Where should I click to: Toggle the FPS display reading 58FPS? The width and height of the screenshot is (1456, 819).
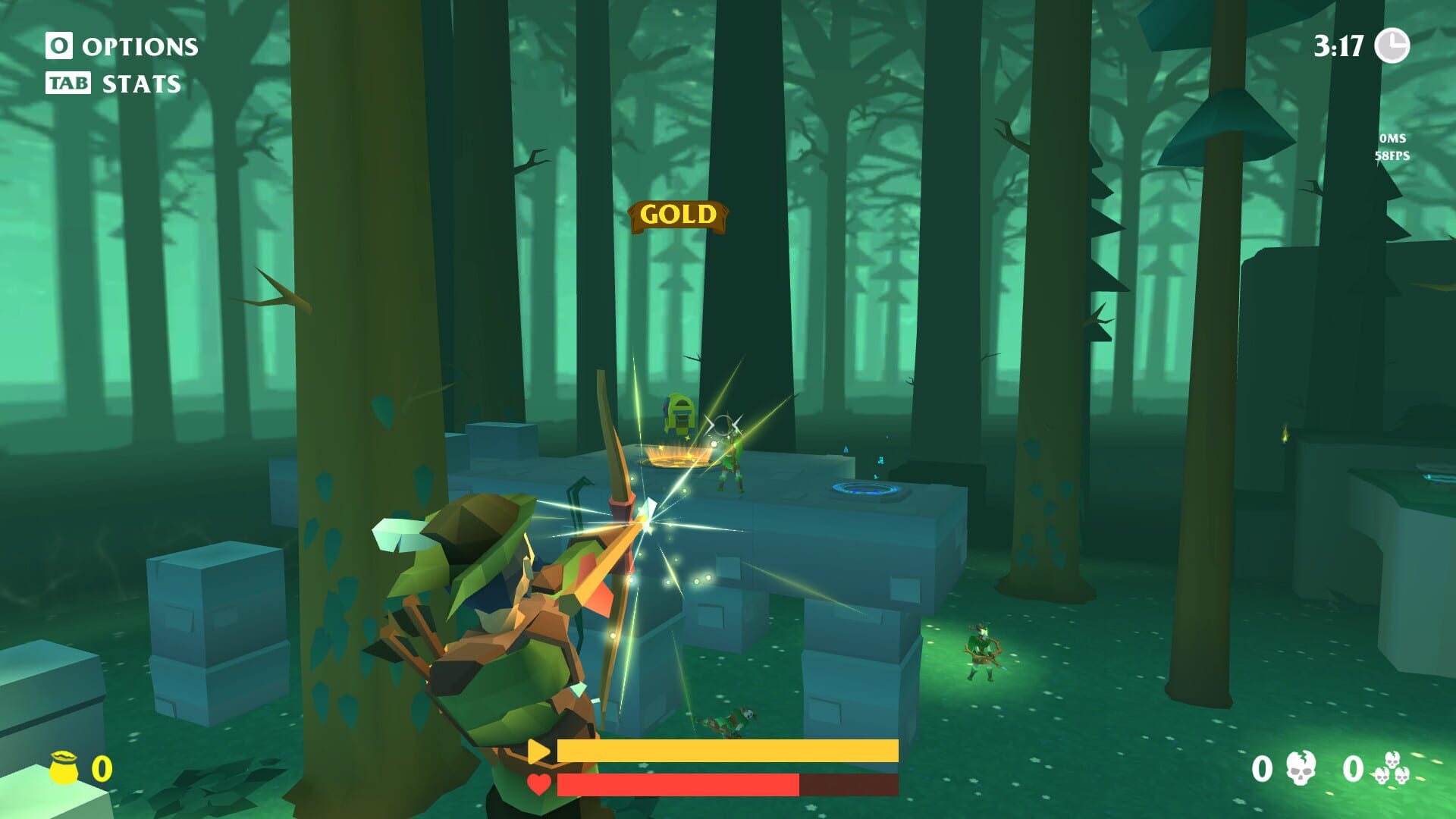pos(1392,158)
